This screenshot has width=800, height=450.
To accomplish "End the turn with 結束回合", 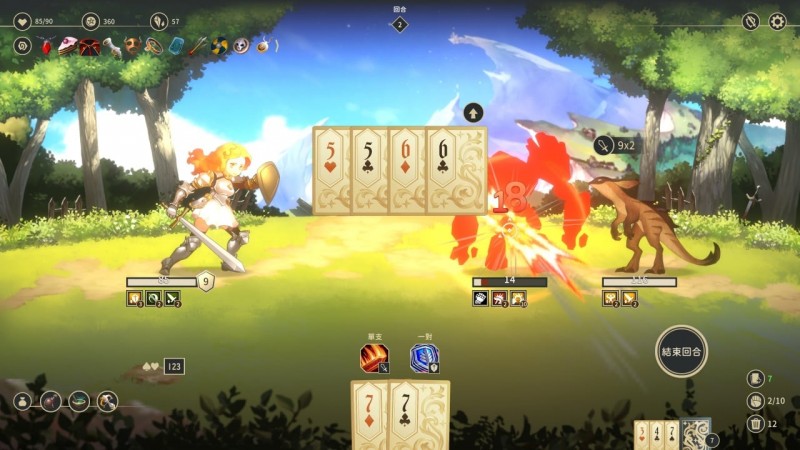I will [682, 351].
